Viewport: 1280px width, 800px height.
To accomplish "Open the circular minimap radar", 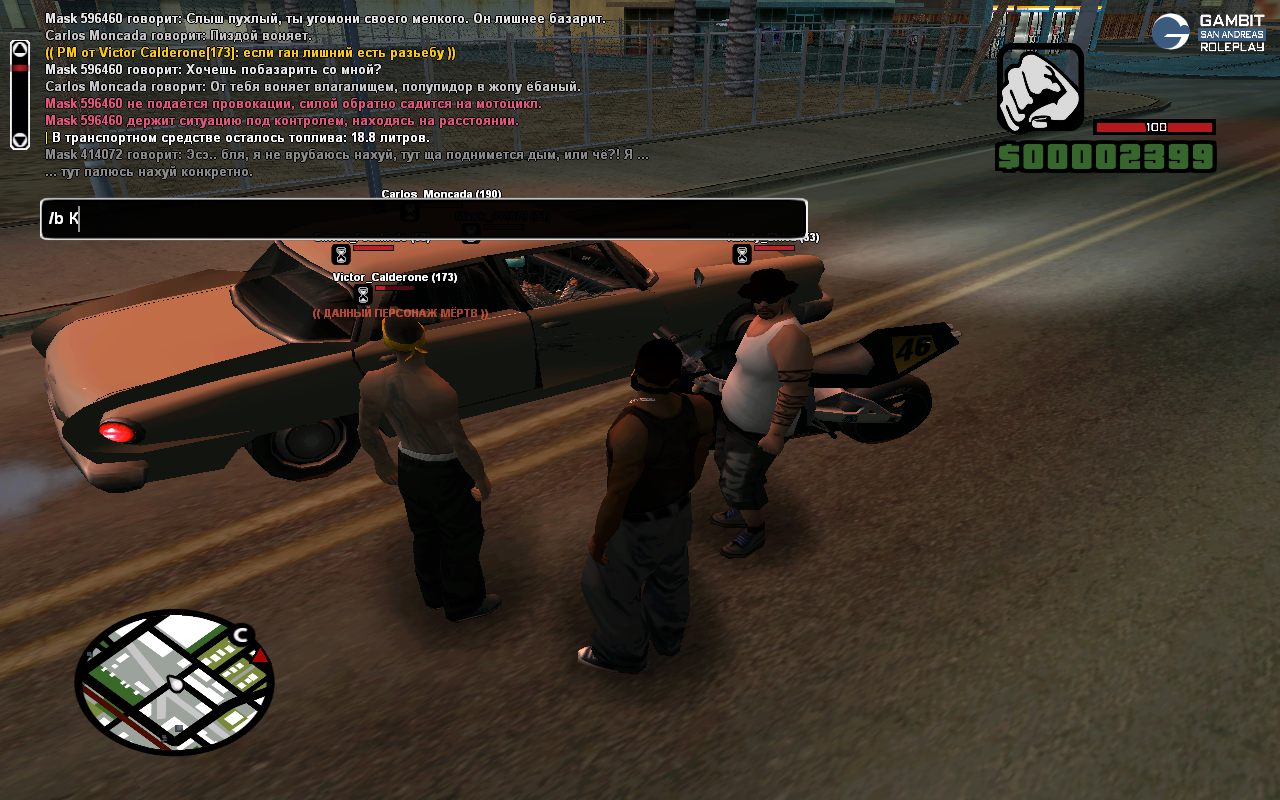I will [174, 683].
